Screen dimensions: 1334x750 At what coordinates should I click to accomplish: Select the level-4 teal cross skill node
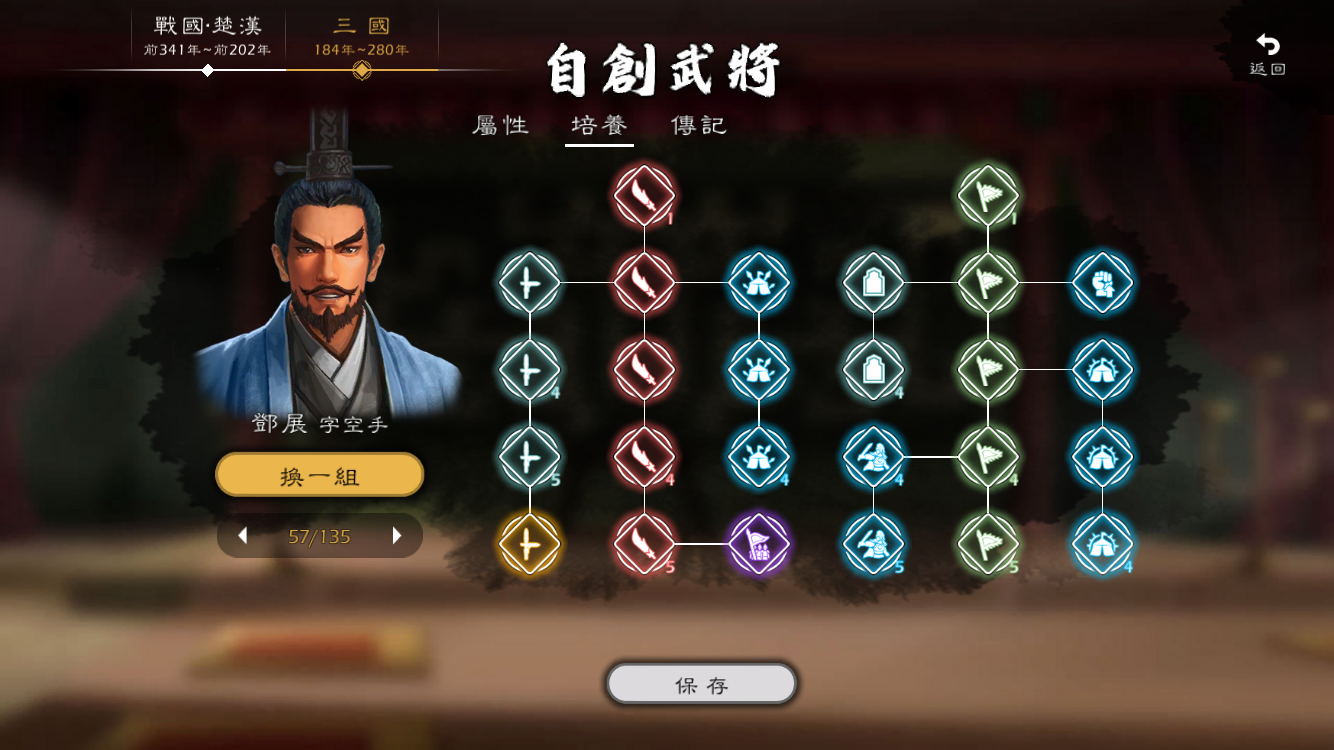click(529, 368)
